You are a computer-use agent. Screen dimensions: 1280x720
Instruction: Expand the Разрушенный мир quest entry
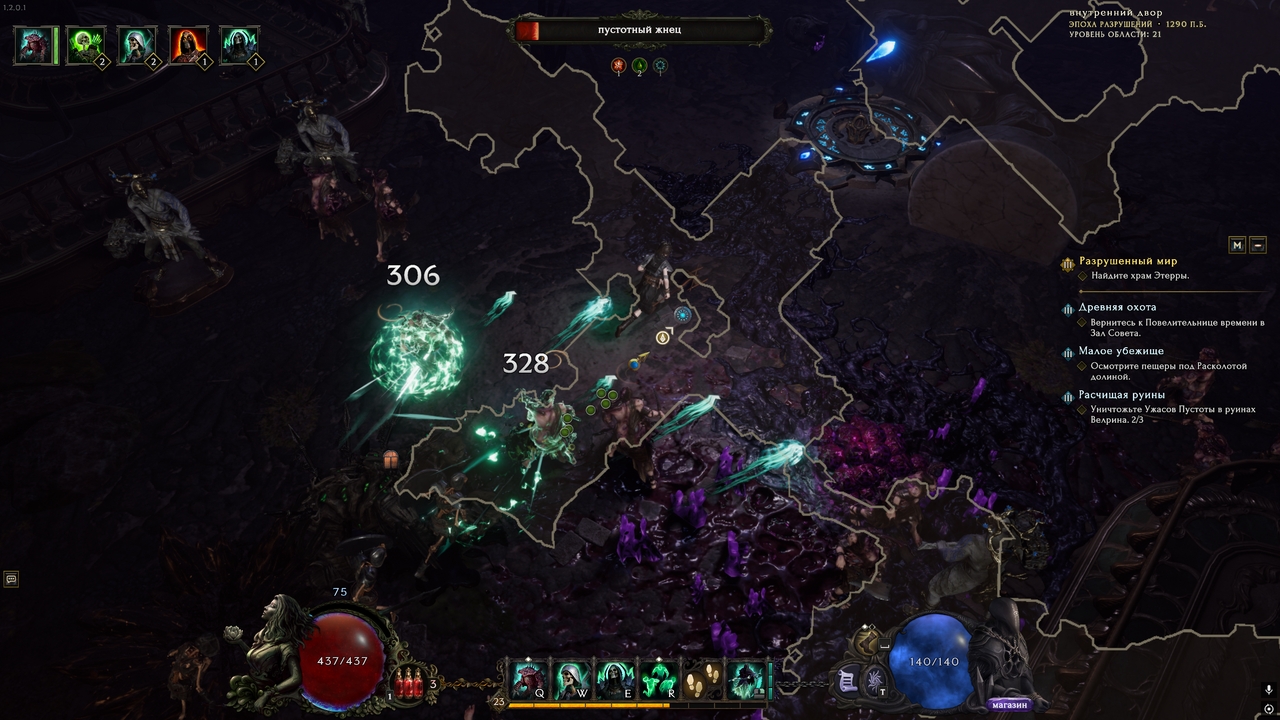click(x=1067, y=264)
